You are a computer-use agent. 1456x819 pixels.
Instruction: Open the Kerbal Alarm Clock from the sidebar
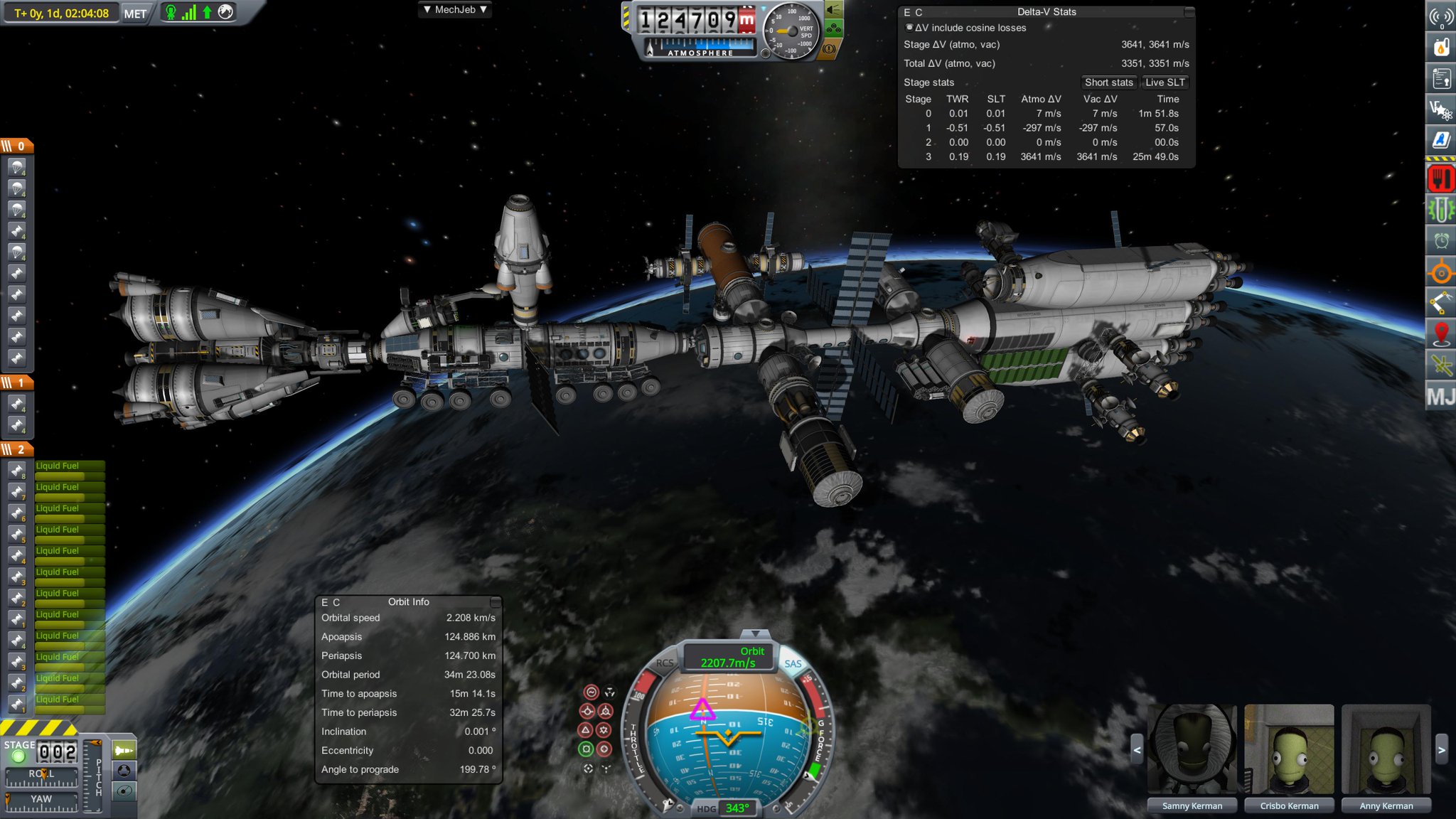pyautogui.click(x=1442, y=240)
